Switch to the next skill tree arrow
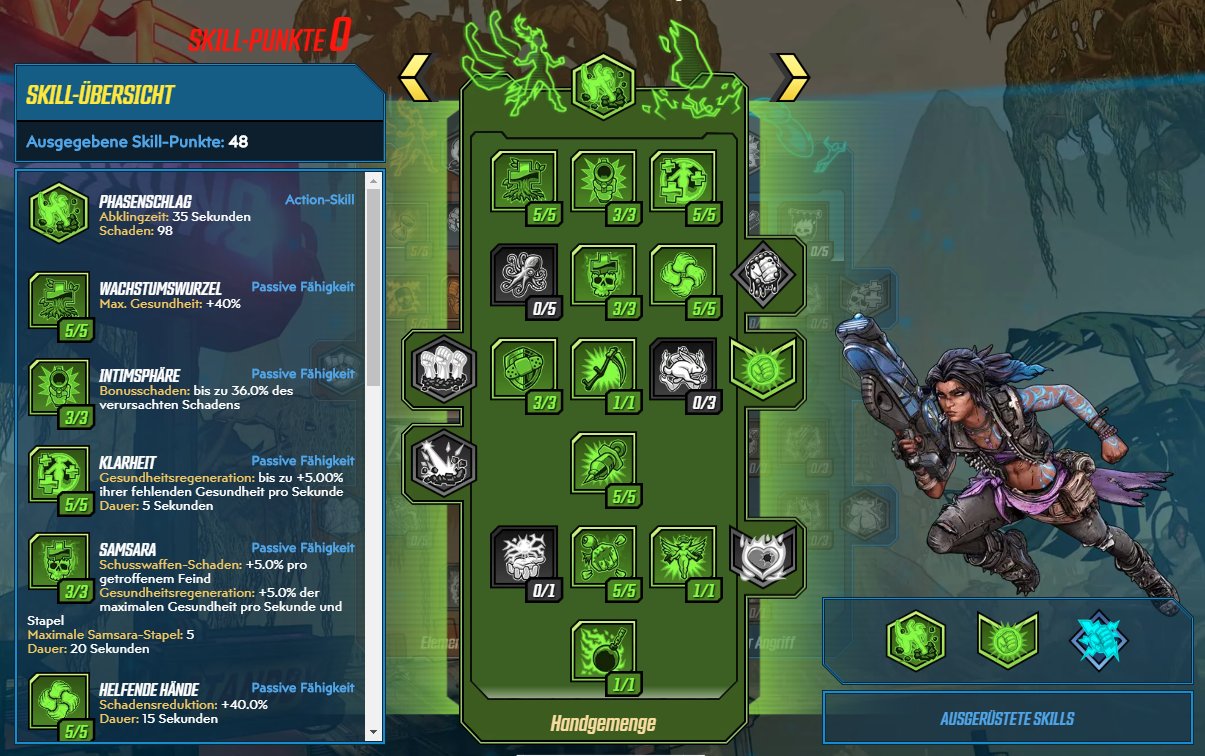1205x756 pixels. pyautogui.click(x=791, y=77)
